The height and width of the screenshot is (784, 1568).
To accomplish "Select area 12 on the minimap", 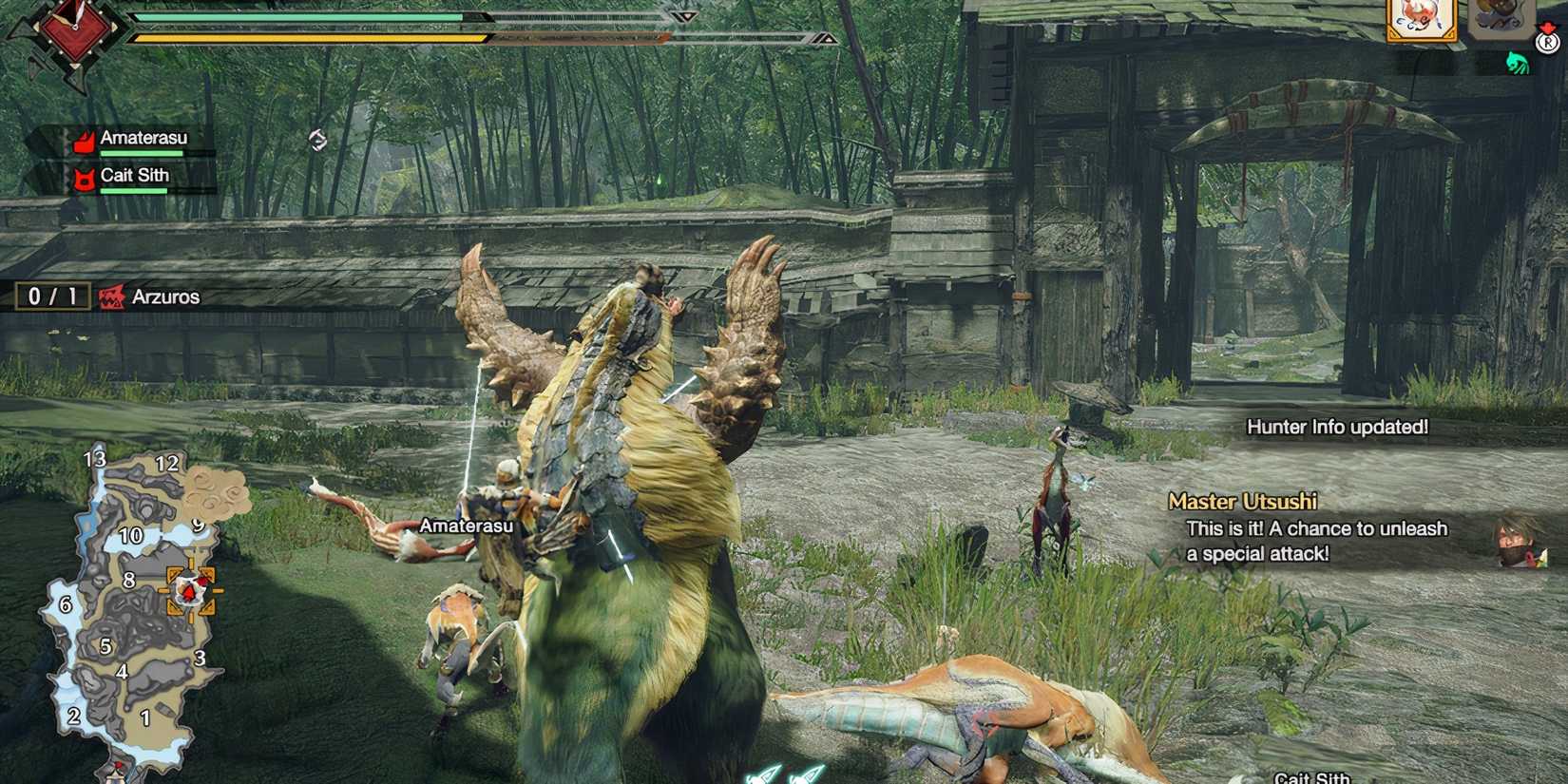I will [169, 465].
